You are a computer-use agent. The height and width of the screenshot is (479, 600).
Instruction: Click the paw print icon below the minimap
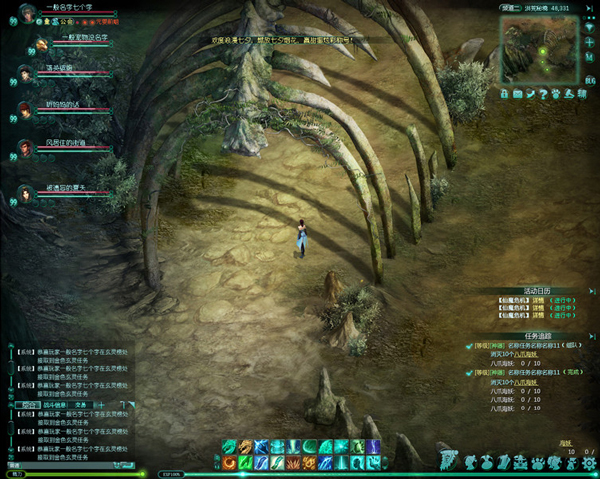[x=558, y=94]
